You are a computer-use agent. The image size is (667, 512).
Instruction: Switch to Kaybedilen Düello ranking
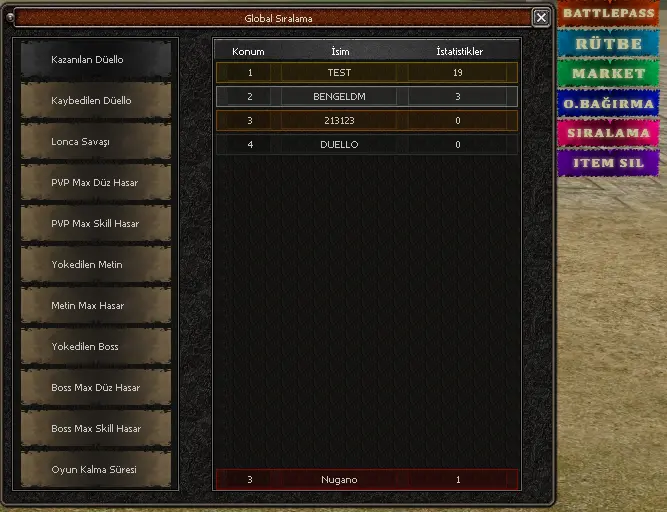96,101
